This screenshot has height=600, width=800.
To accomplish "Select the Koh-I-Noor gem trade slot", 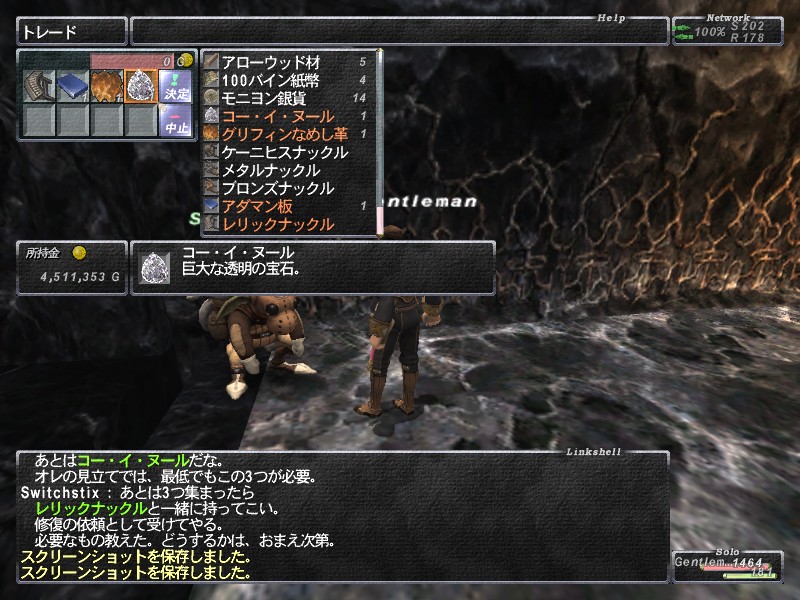I will tap(140, 87).
